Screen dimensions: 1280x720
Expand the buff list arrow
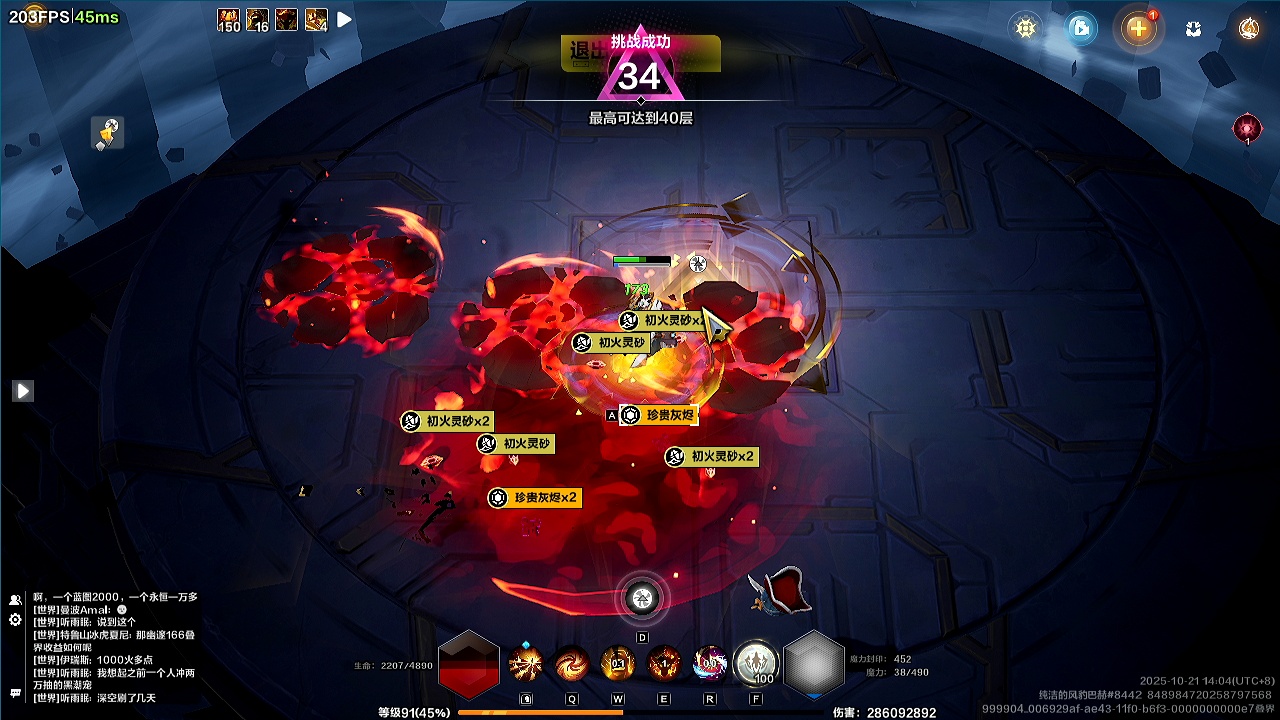pyautogui.click(x=344, y=19)
